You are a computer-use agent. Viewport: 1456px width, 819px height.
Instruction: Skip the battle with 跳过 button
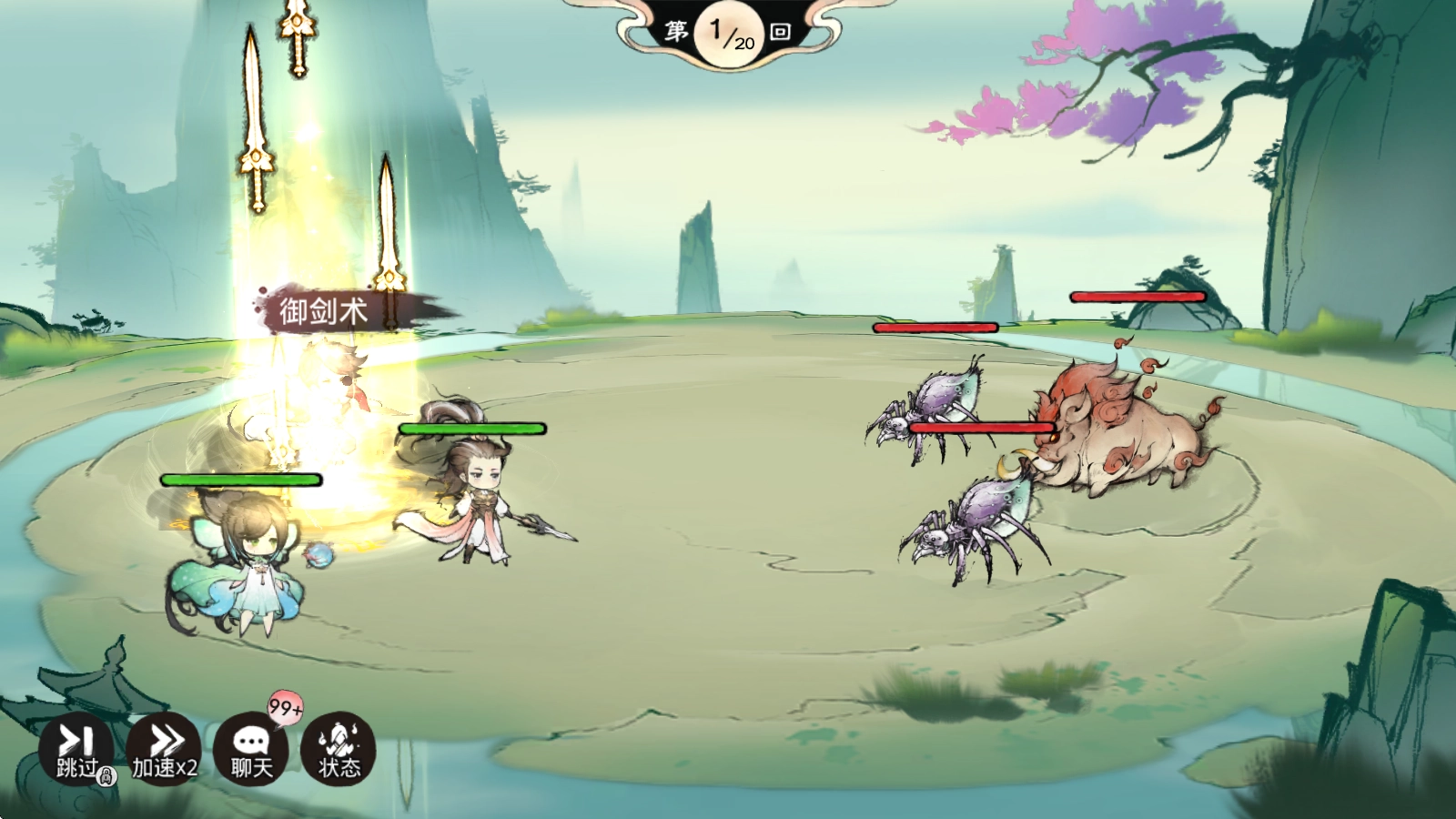76,749
